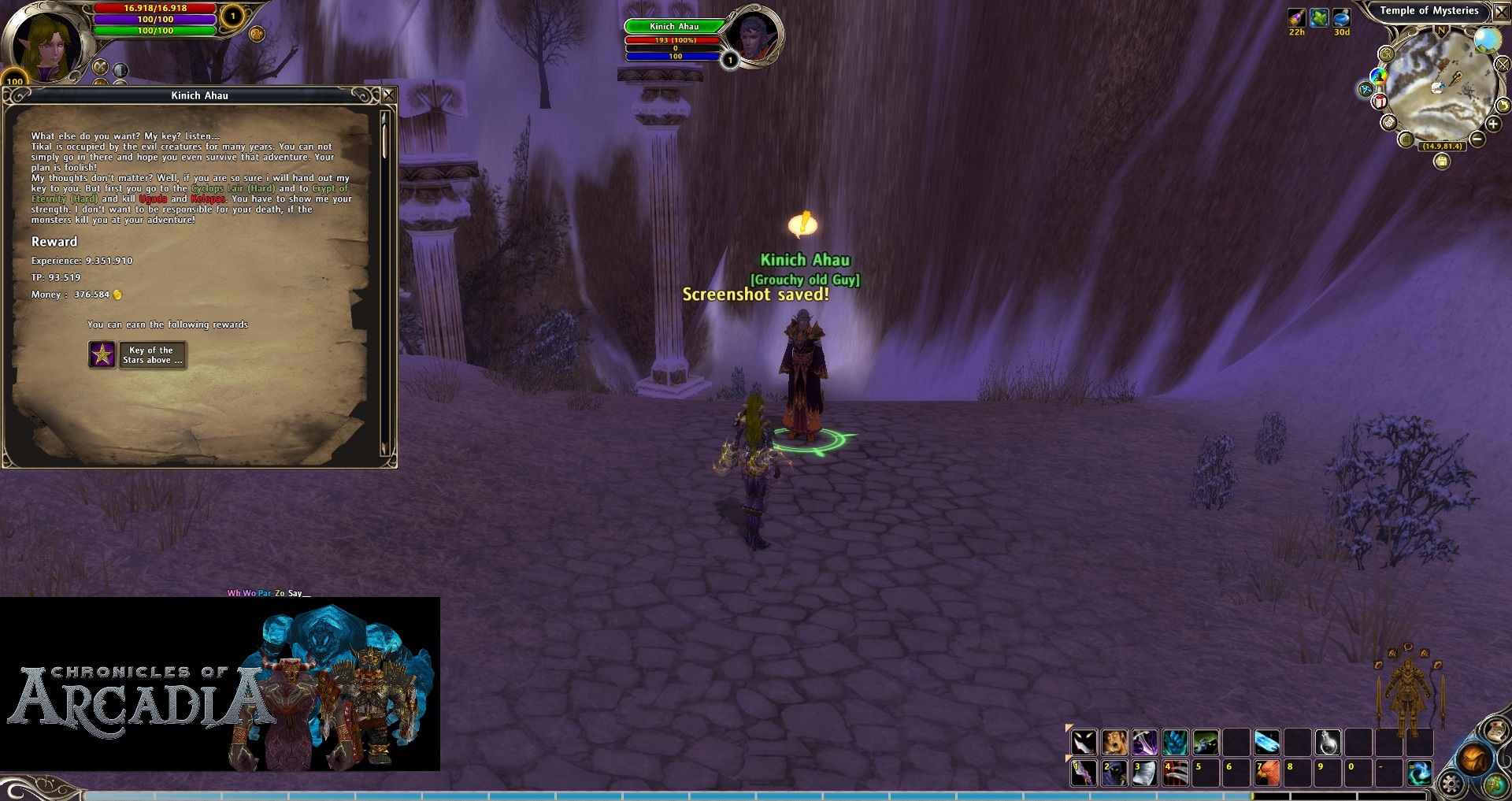Open the gear system settings button
The image size is (1512, 801).
[1450, 784]
